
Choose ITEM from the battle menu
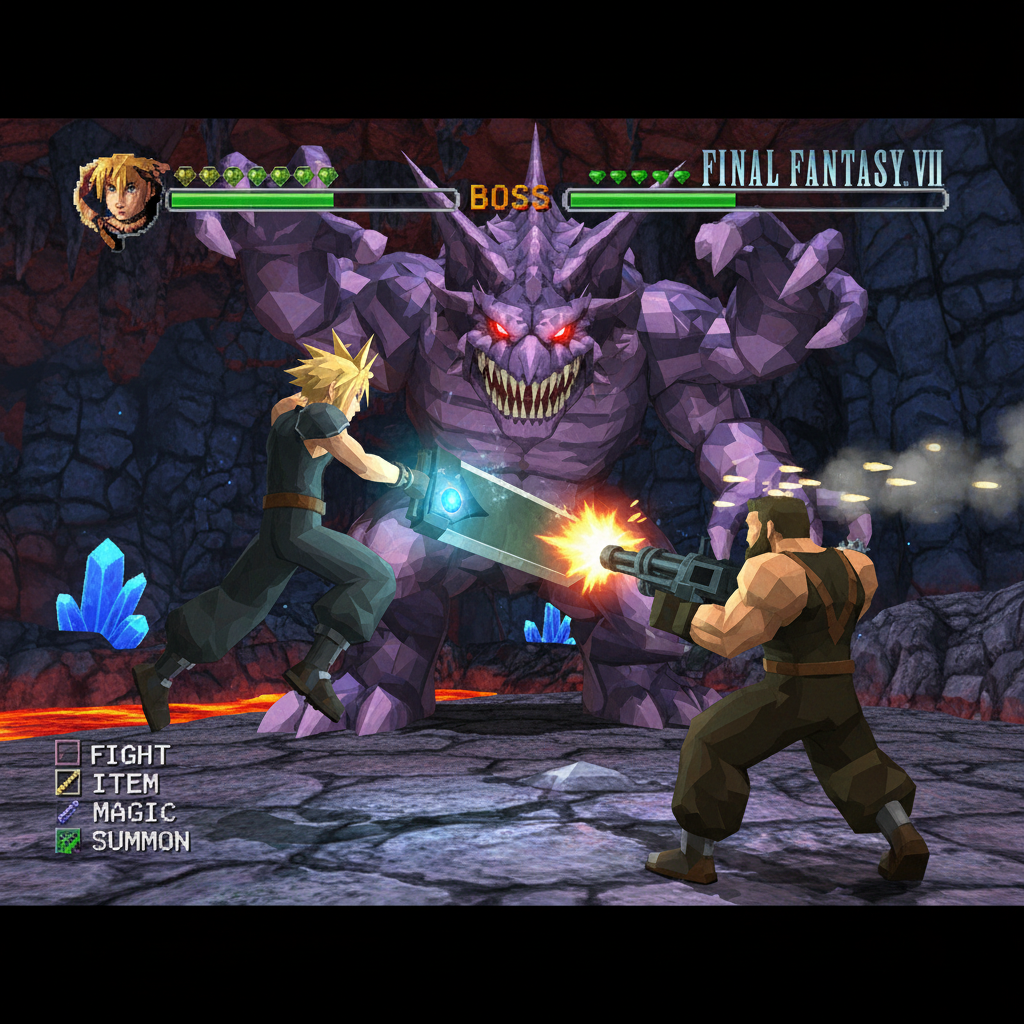[124, 784]
